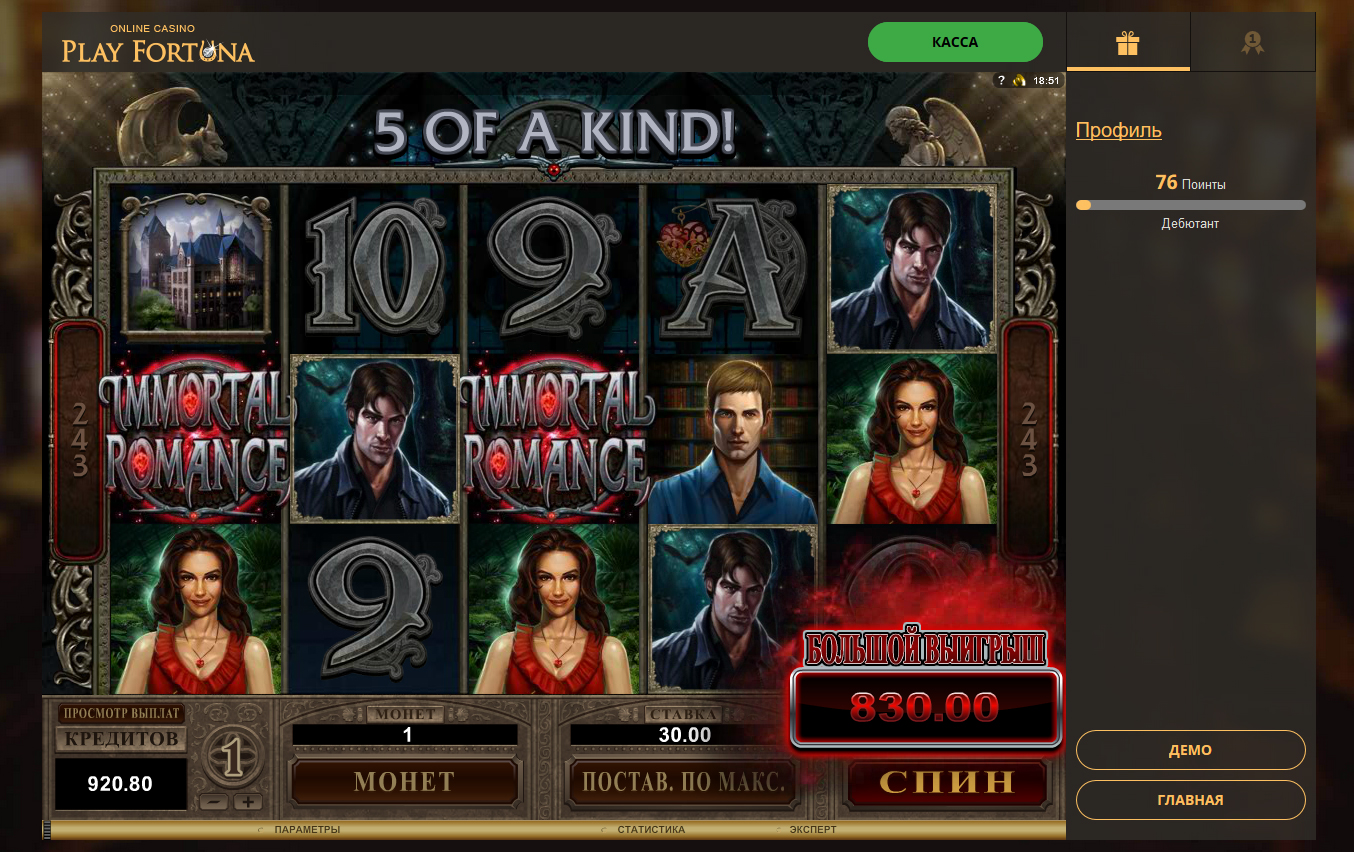The width and height of the screenshot is (1354, 852).
Task: Decrease coin size with the minus button
Action: [x=213, y=802]
